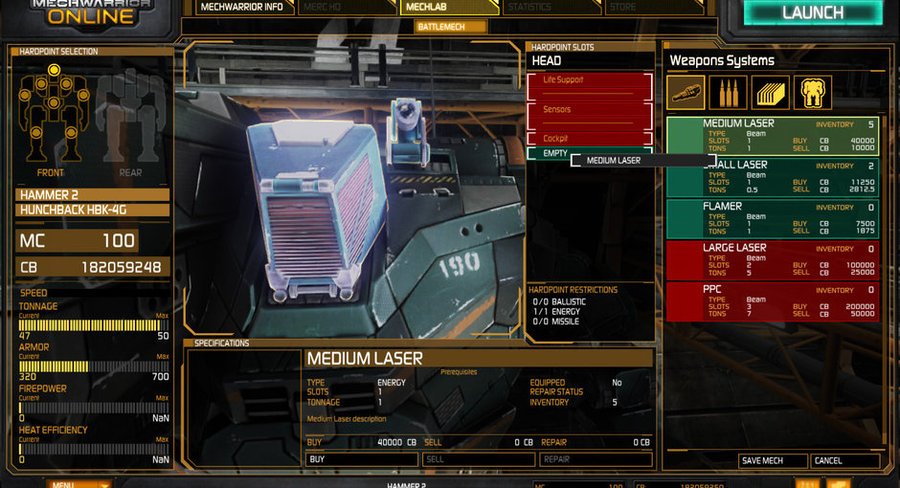Pick the Large Laser weapon entry
Image resolution: width=900 pixels, height=488 pixels.
(772, 259)
